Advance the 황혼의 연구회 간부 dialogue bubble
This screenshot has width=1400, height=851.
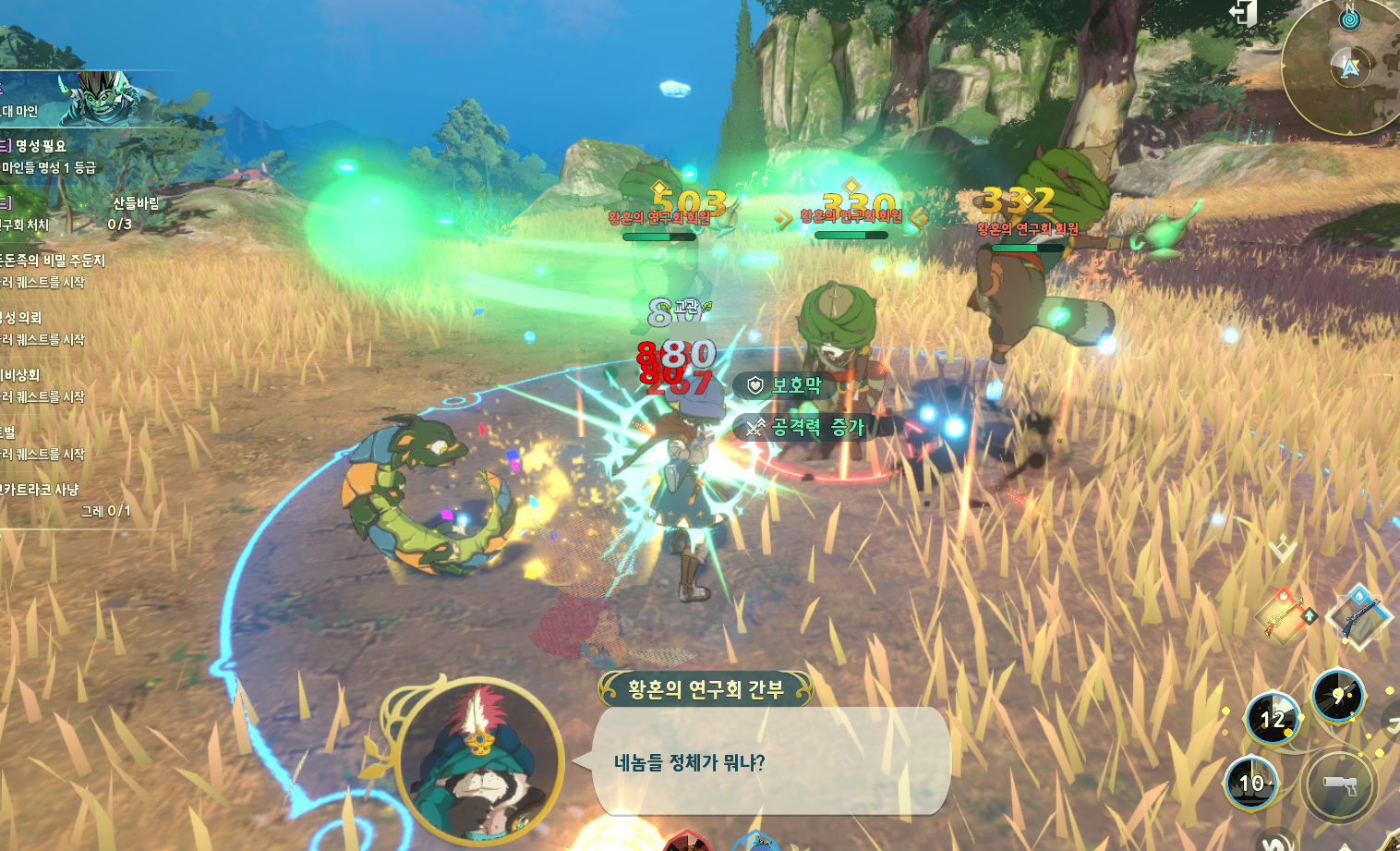(769, 761)
